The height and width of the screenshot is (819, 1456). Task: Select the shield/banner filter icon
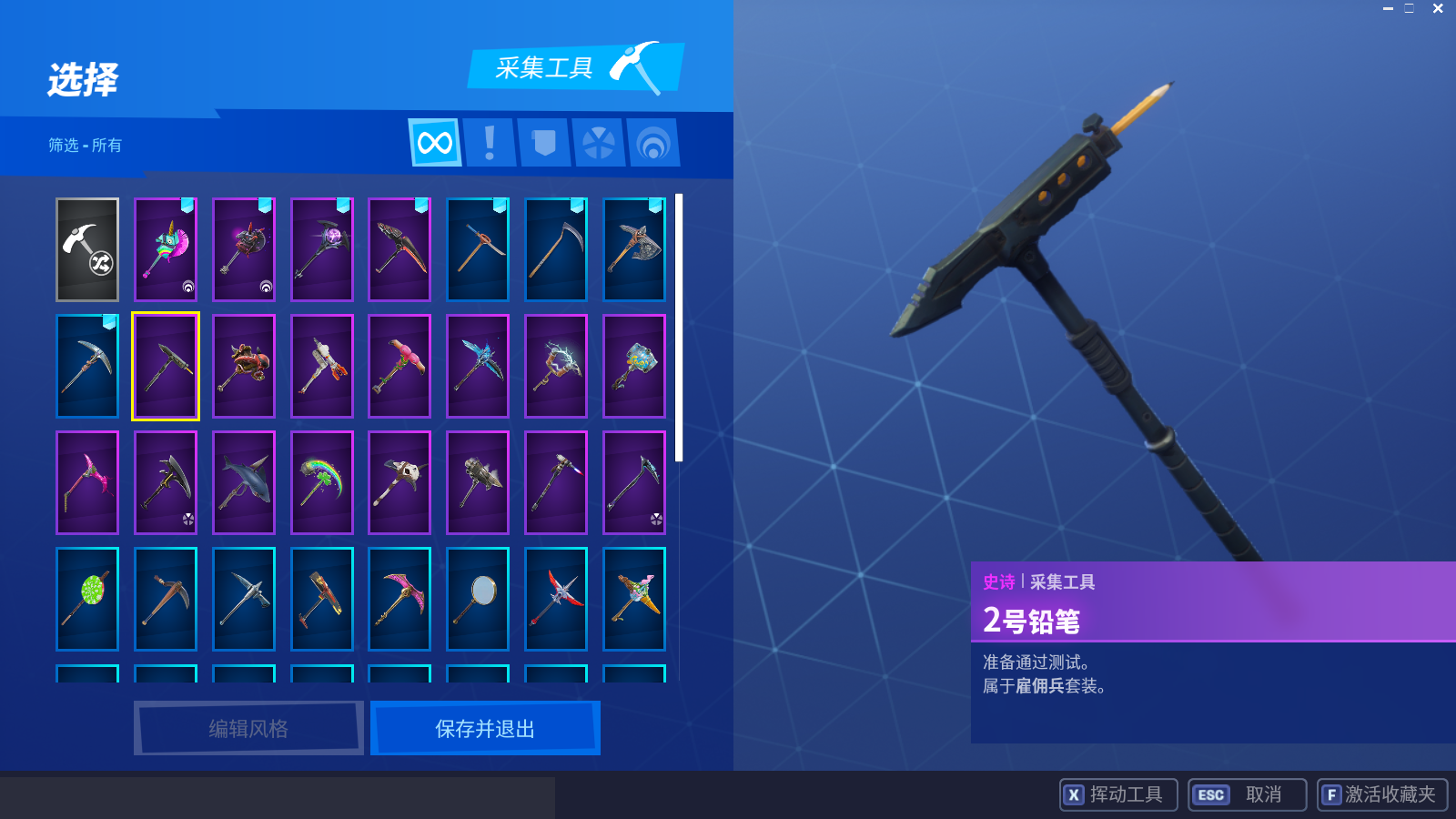[543, 143]
